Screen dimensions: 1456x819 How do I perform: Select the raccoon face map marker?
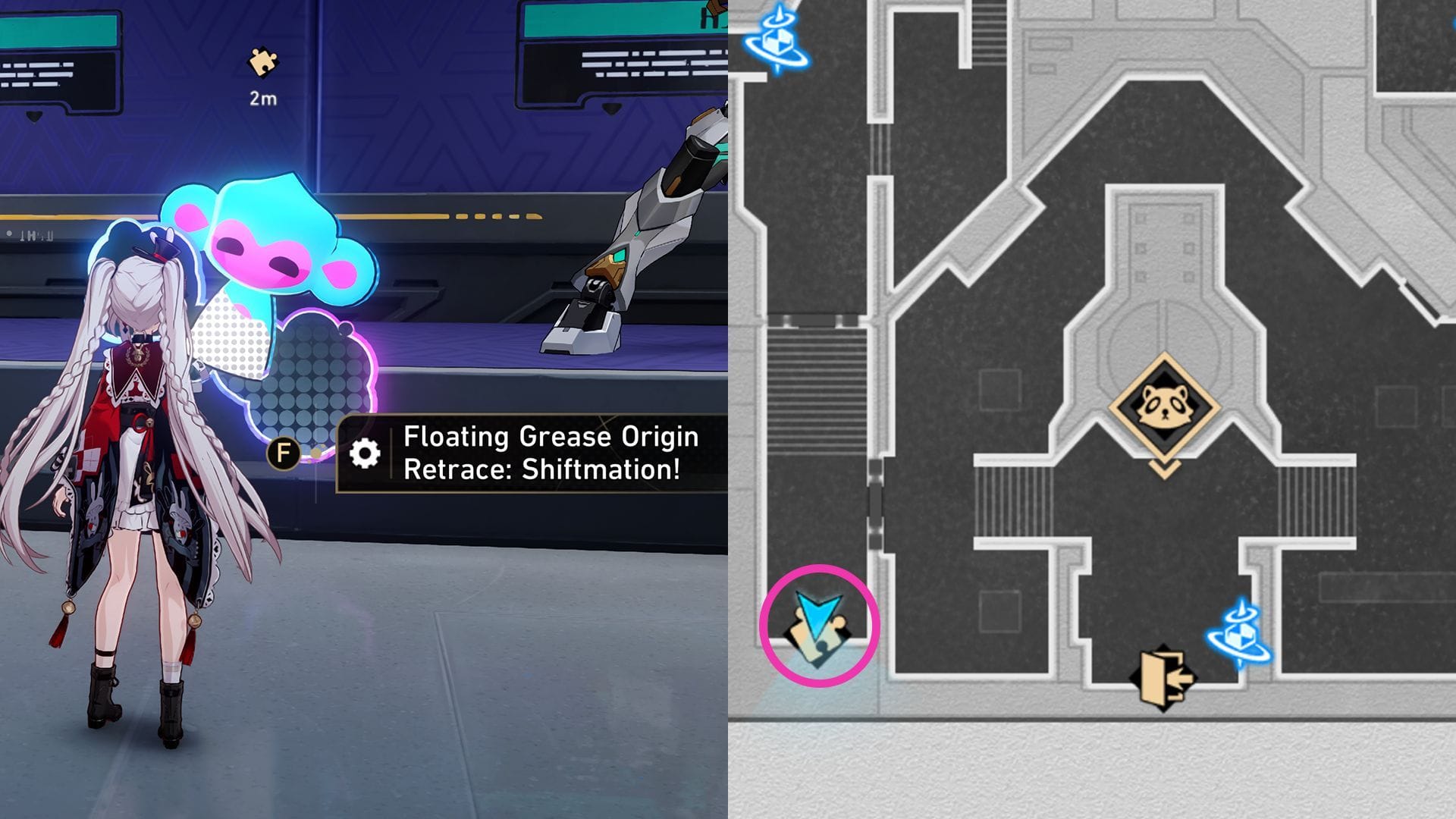[x=1164, y=407]
